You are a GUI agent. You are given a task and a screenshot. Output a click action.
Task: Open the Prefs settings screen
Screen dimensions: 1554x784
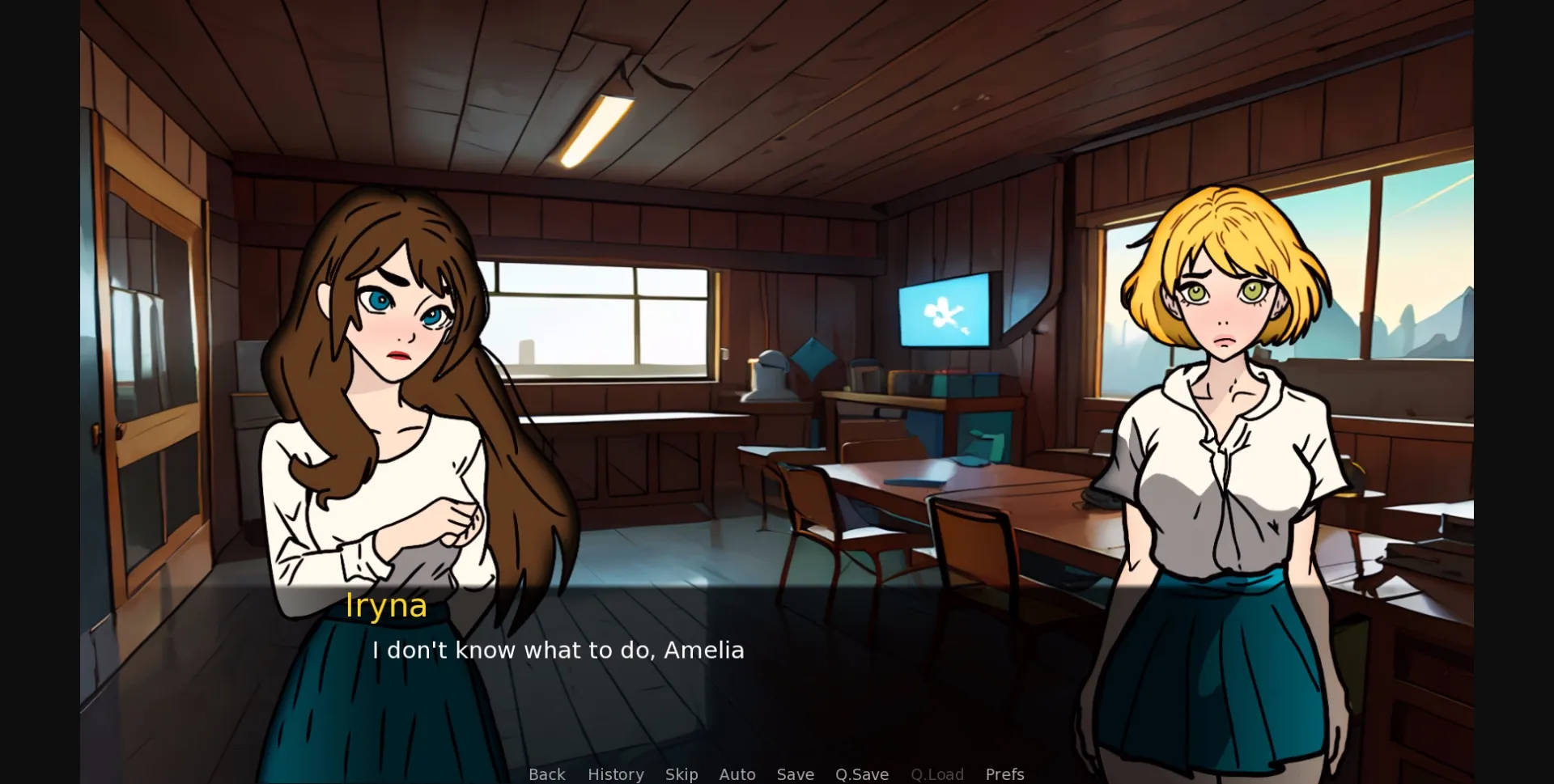[x=1004, y=773]
